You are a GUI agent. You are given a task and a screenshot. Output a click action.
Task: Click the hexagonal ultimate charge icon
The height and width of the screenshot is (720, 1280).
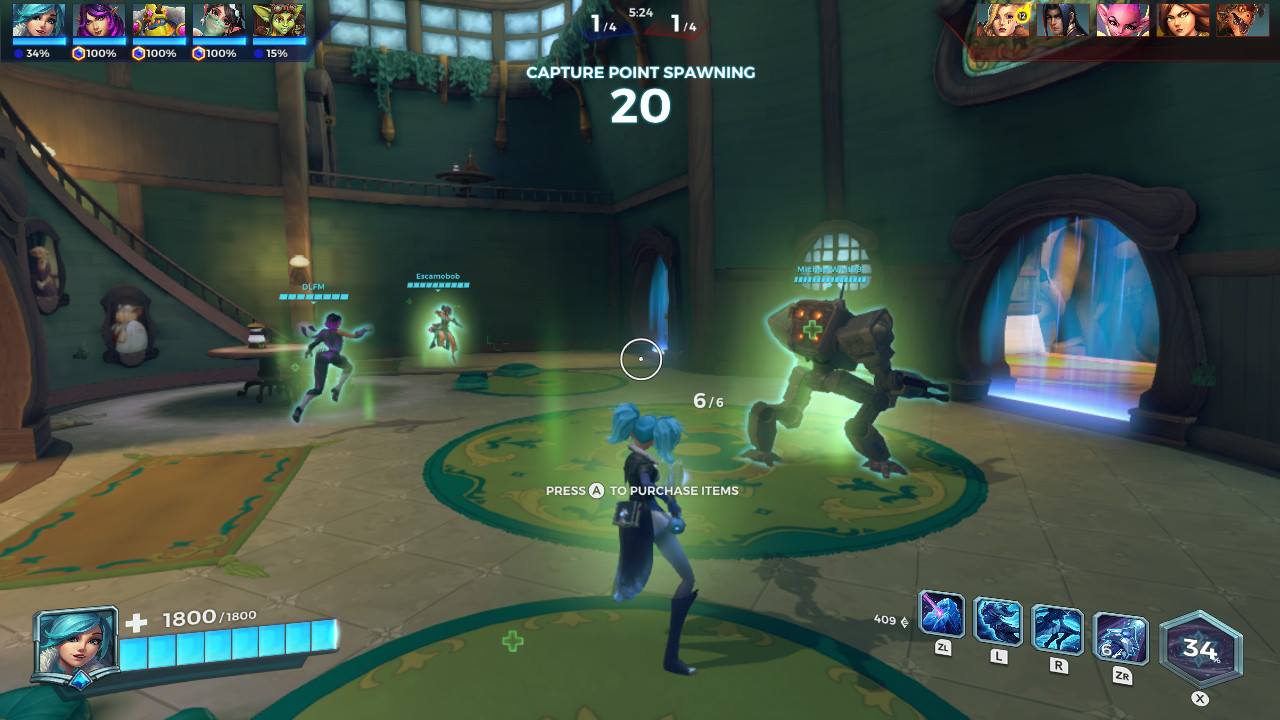(x=1200, y=649)
